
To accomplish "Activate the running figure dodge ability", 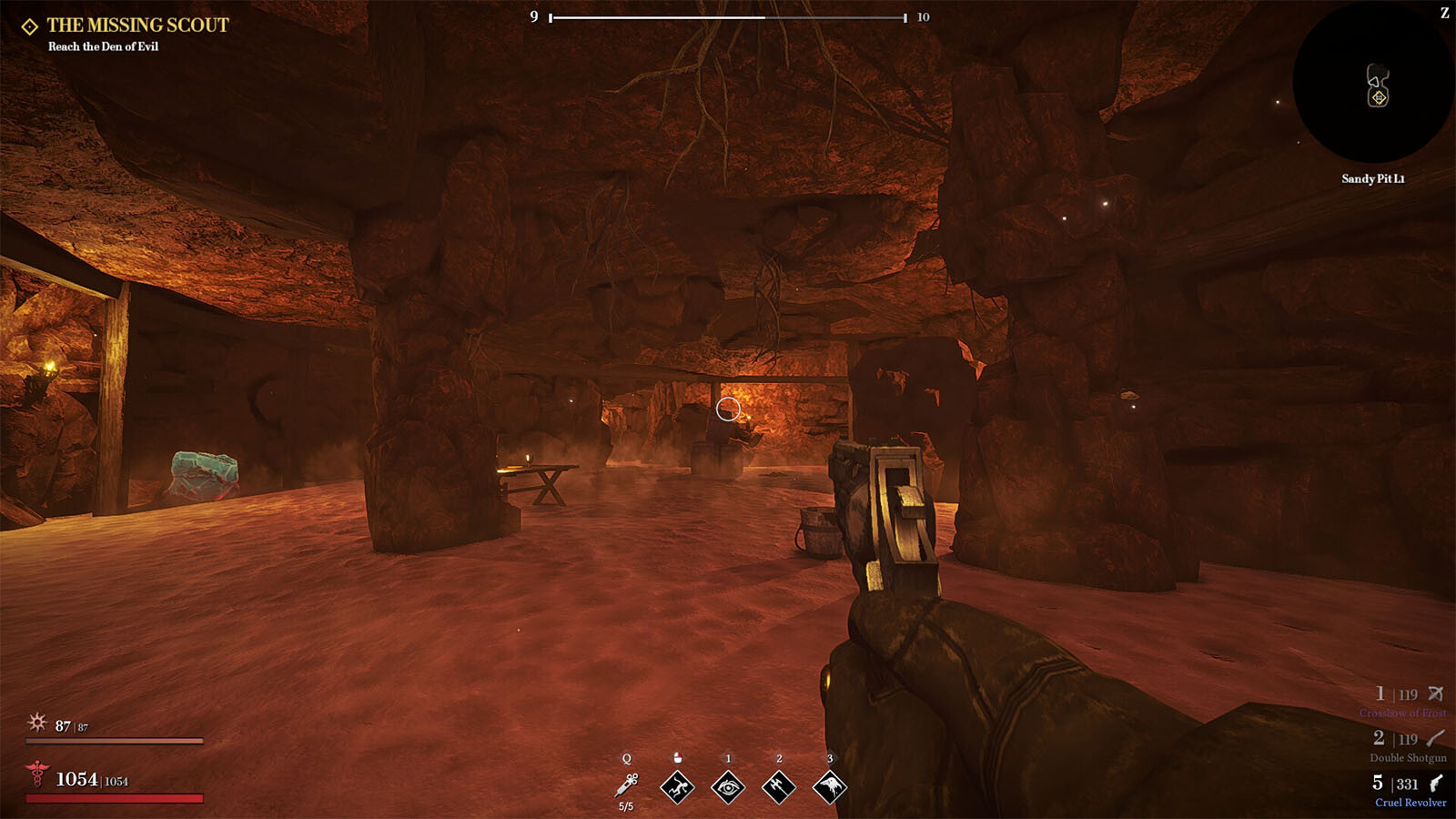I will [x=677, y=786].
